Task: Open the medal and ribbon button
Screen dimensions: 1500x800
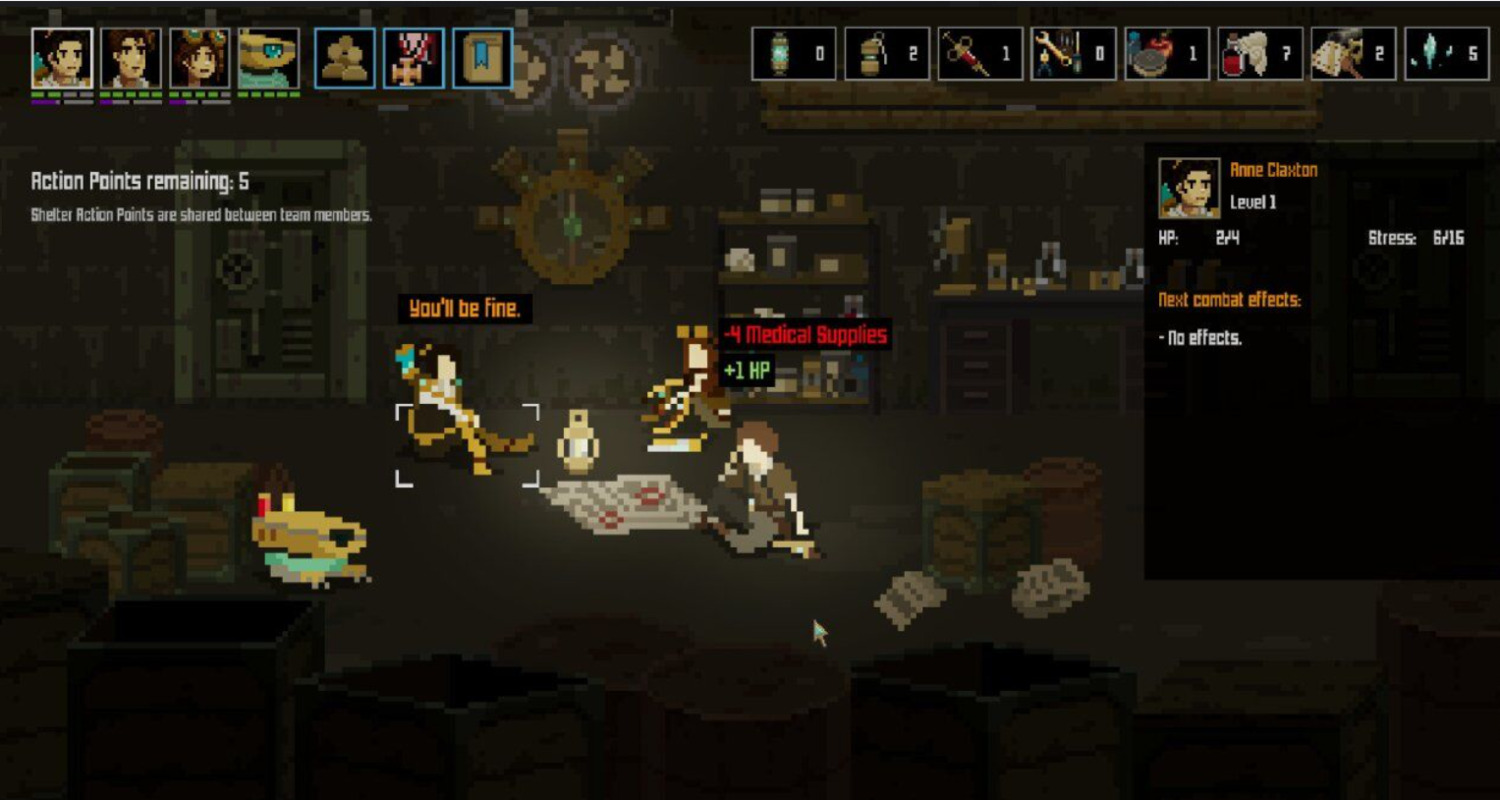Action: click(x=414, y=58)
